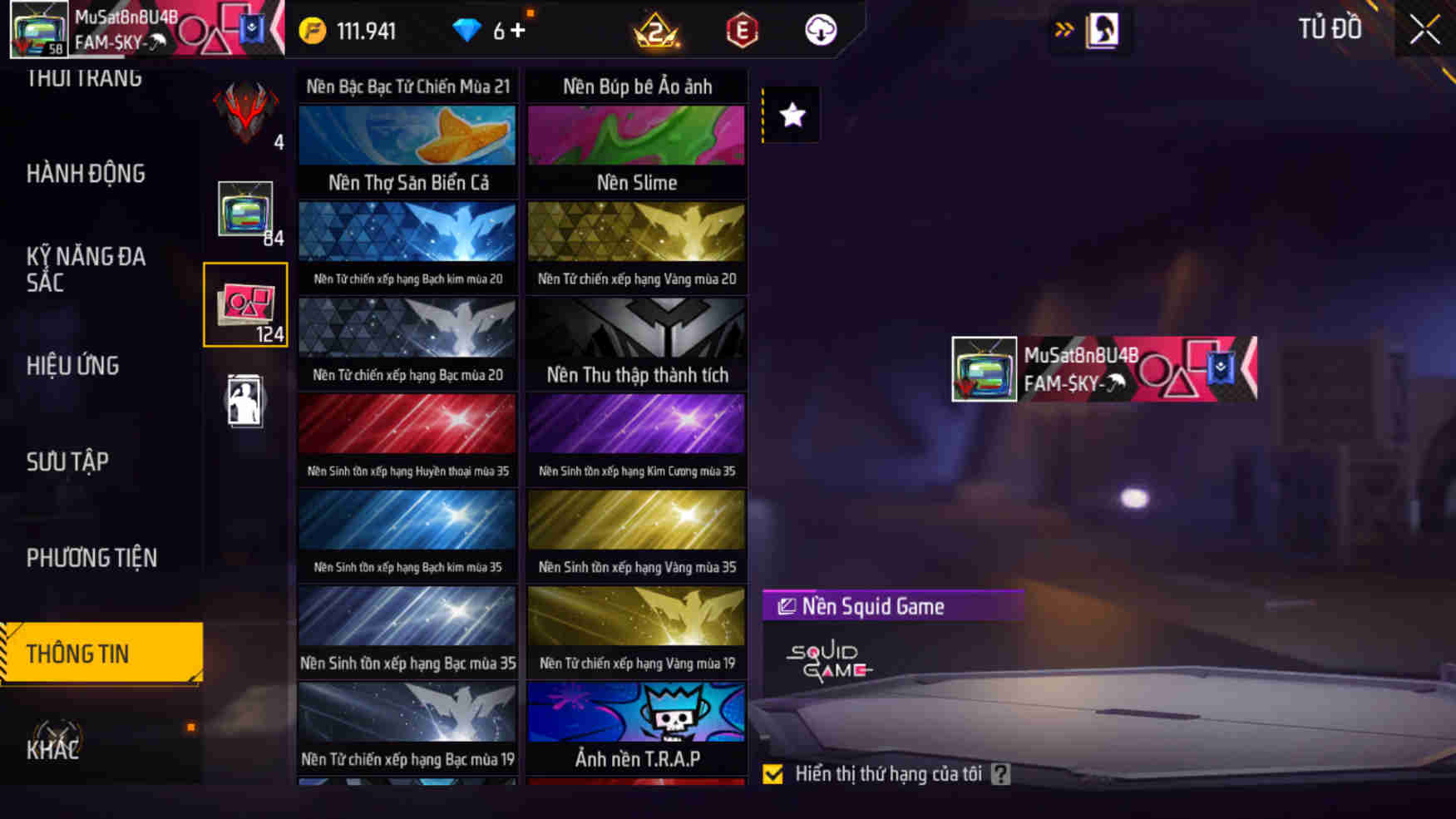Toggle the star favorite marker

pos(789,116)
